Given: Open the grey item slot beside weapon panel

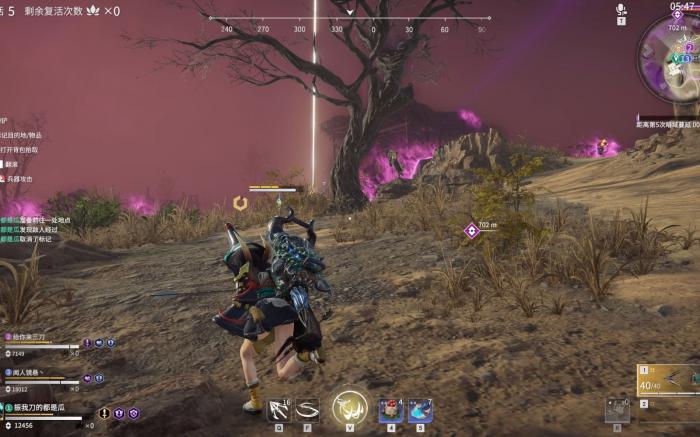Looking at the screenshot, I should coord(616,409).
